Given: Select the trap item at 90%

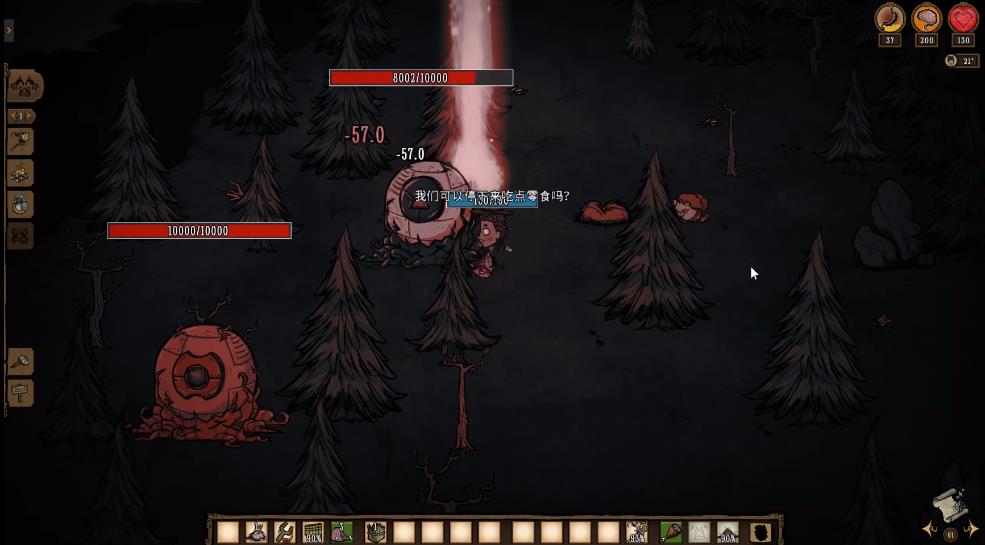Looking at the screenshot, I should tap(313, 532).
